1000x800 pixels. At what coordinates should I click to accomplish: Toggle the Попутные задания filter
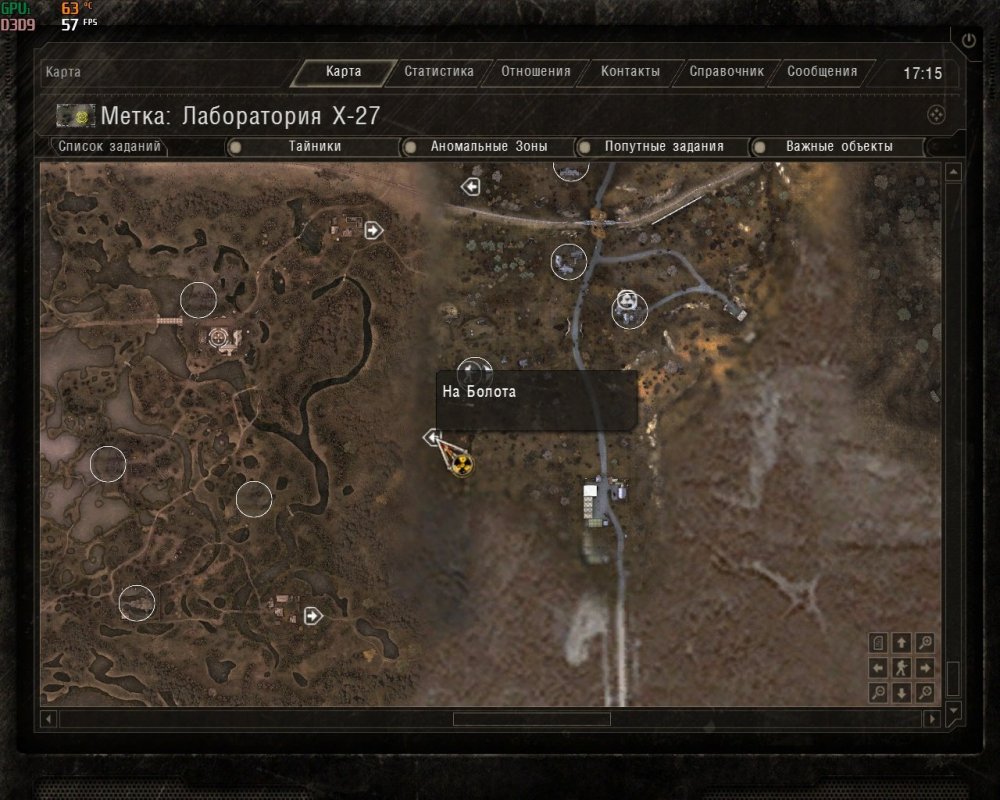click(663, 147)
